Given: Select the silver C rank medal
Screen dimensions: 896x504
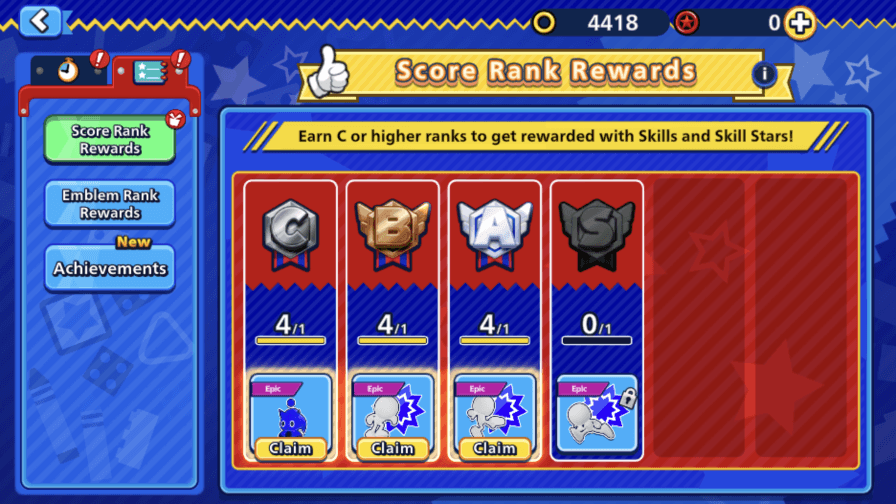Looking at the screenshot, I should coord(290,234).
